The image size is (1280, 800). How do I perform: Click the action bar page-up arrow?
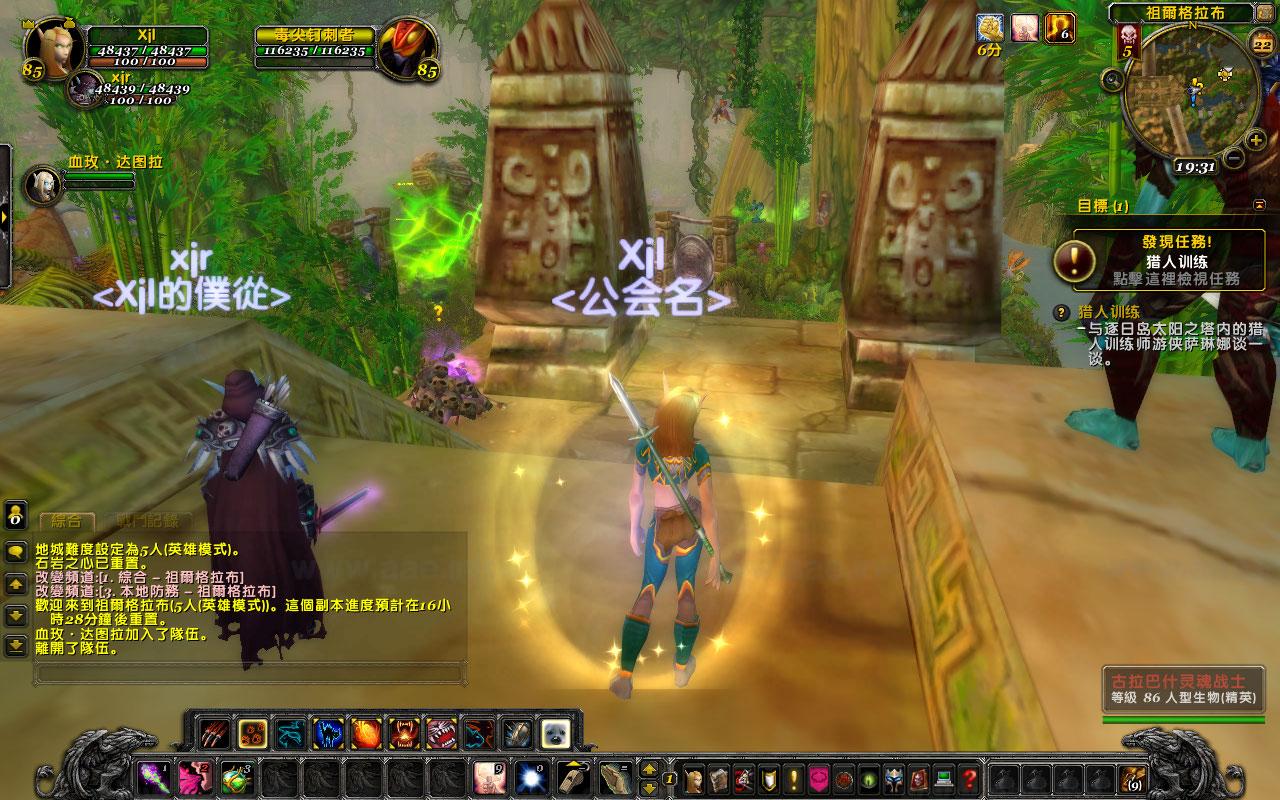[648, 769]
